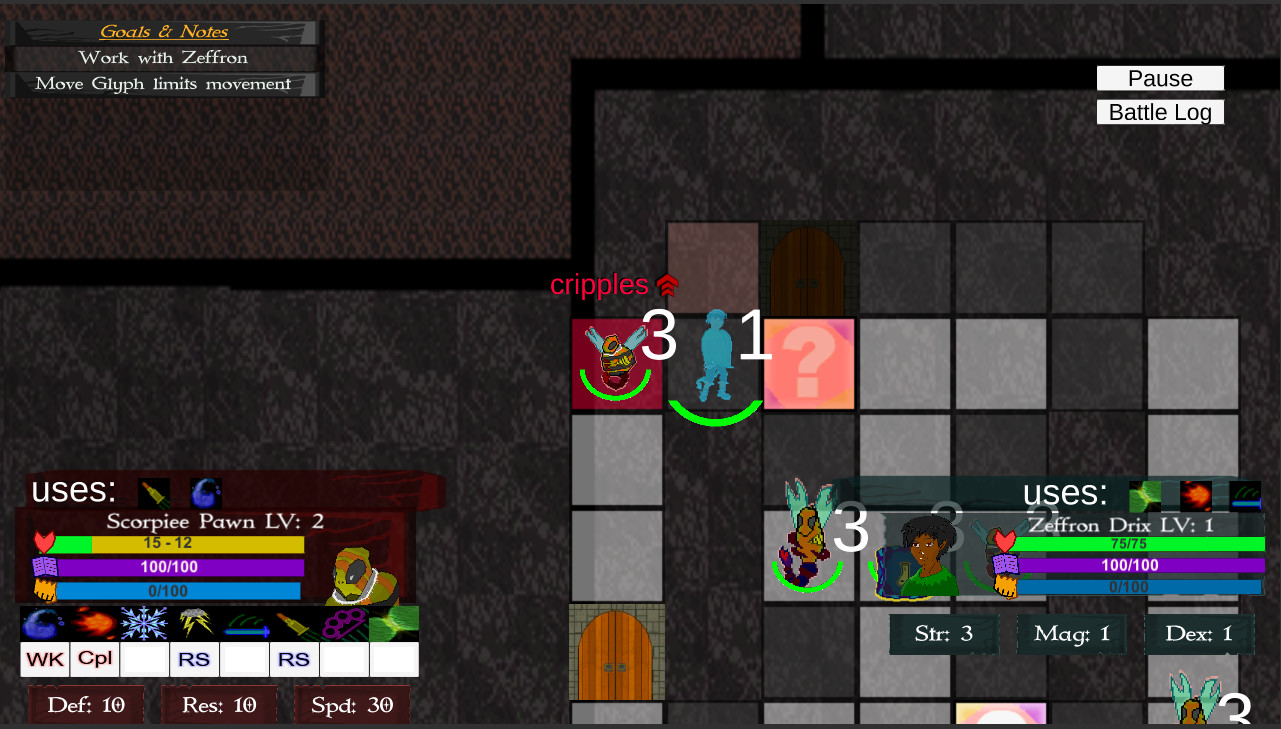This screenshot has height=729, width=1281.
Task: Toggle the WK slot under the water orb
Action: coord(44,659)
